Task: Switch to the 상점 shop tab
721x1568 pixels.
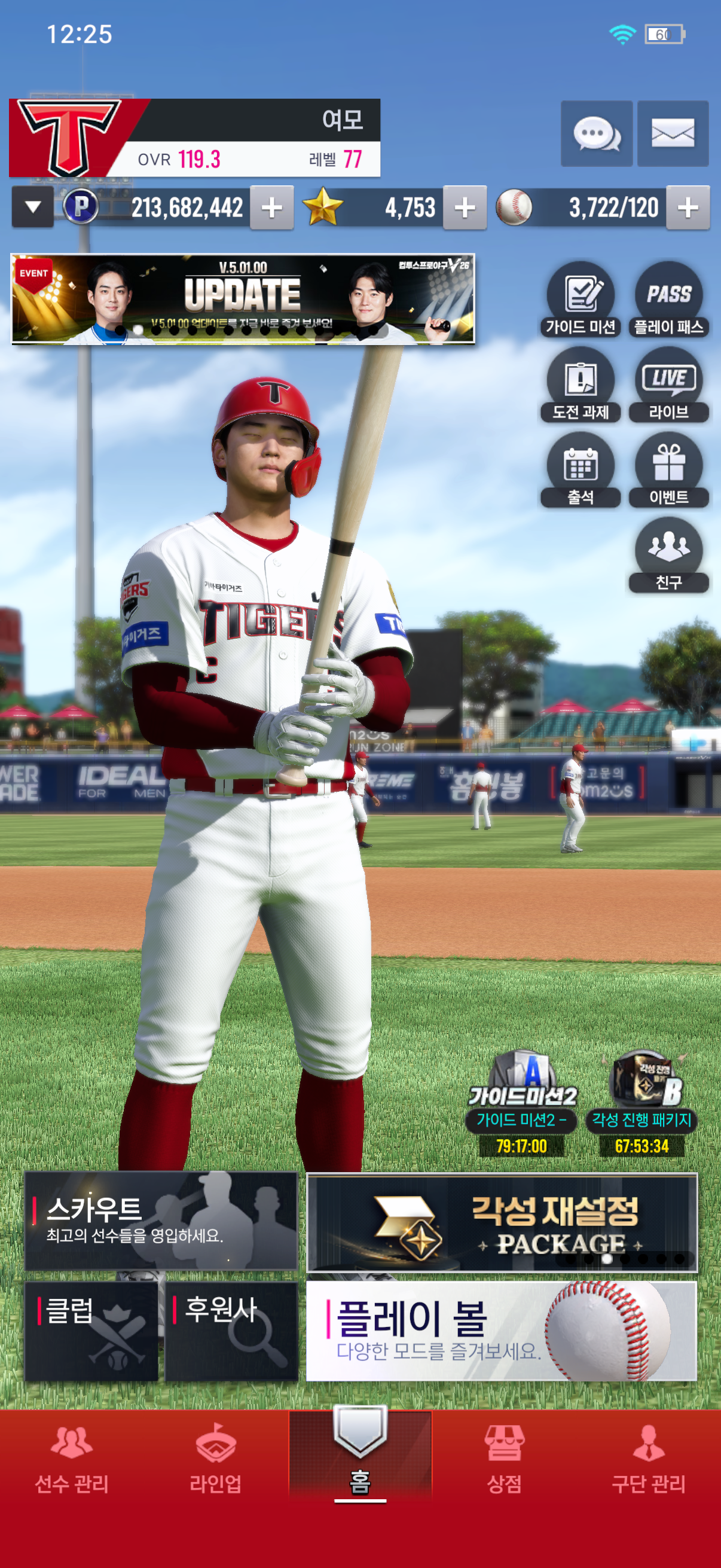Action: point(505,1459)
